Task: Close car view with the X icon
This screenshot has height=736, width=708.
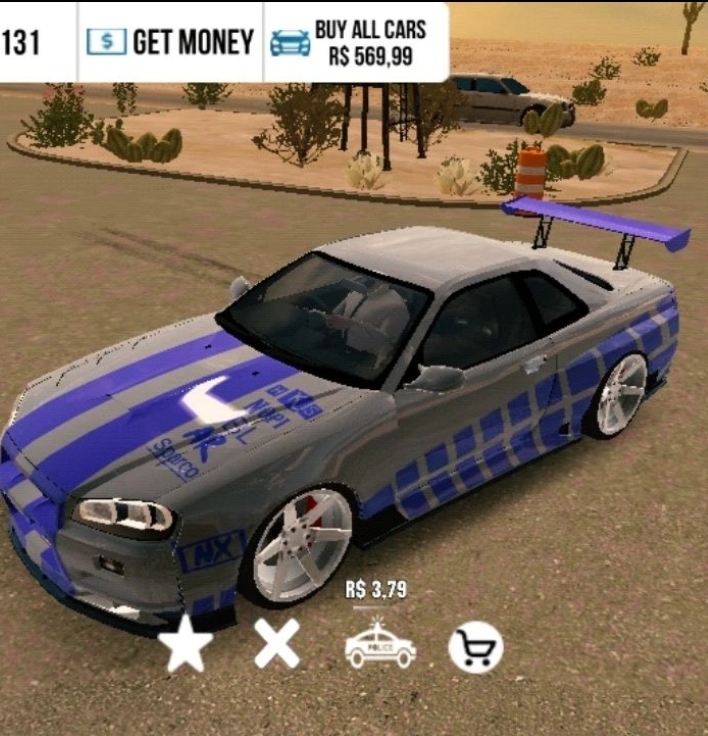Action: coord(276,645)
